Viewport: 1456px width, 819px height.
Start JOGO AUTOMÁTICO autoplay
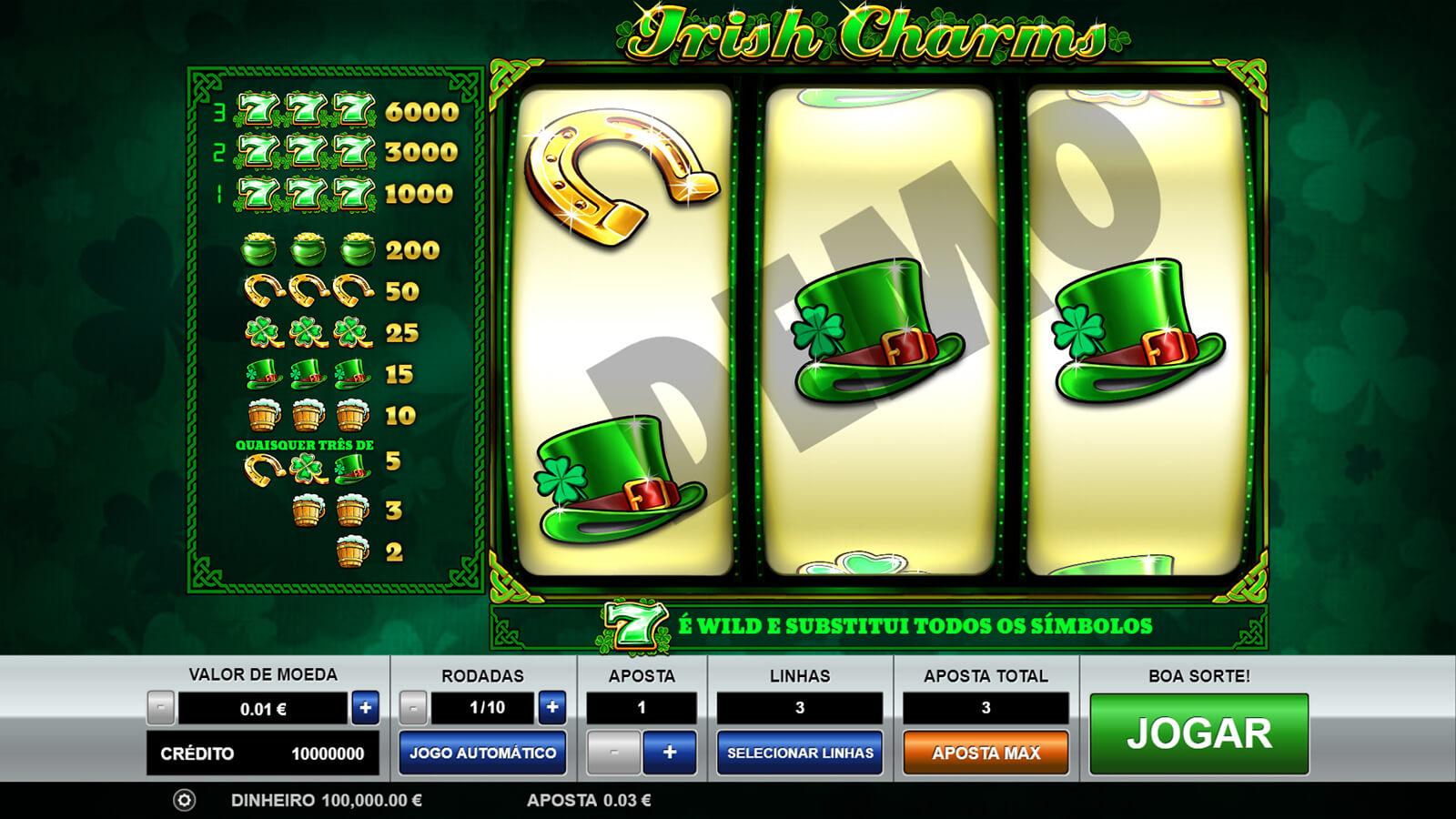tap(482, 753)
